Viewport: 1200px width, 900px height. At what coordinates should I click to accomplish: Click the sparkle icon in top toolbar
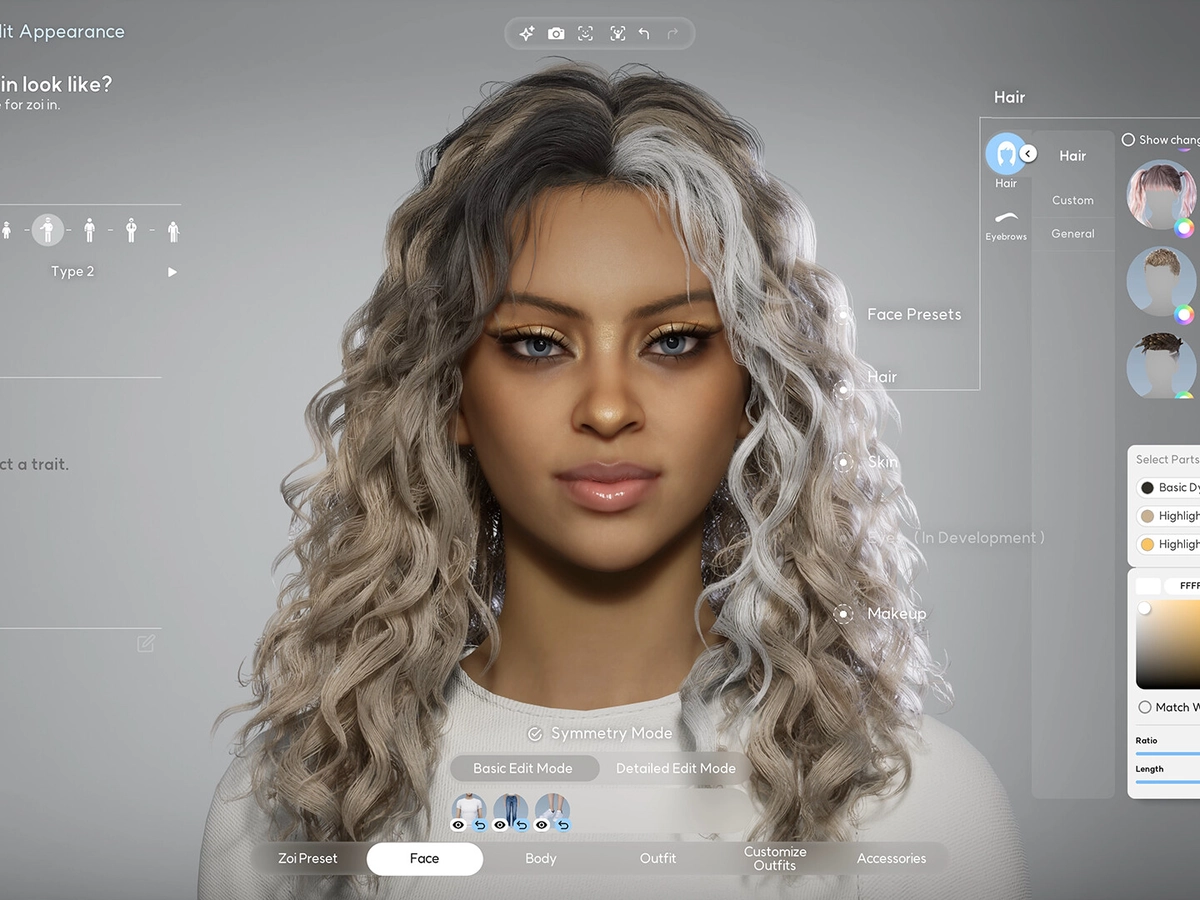[x=526, y=34]
